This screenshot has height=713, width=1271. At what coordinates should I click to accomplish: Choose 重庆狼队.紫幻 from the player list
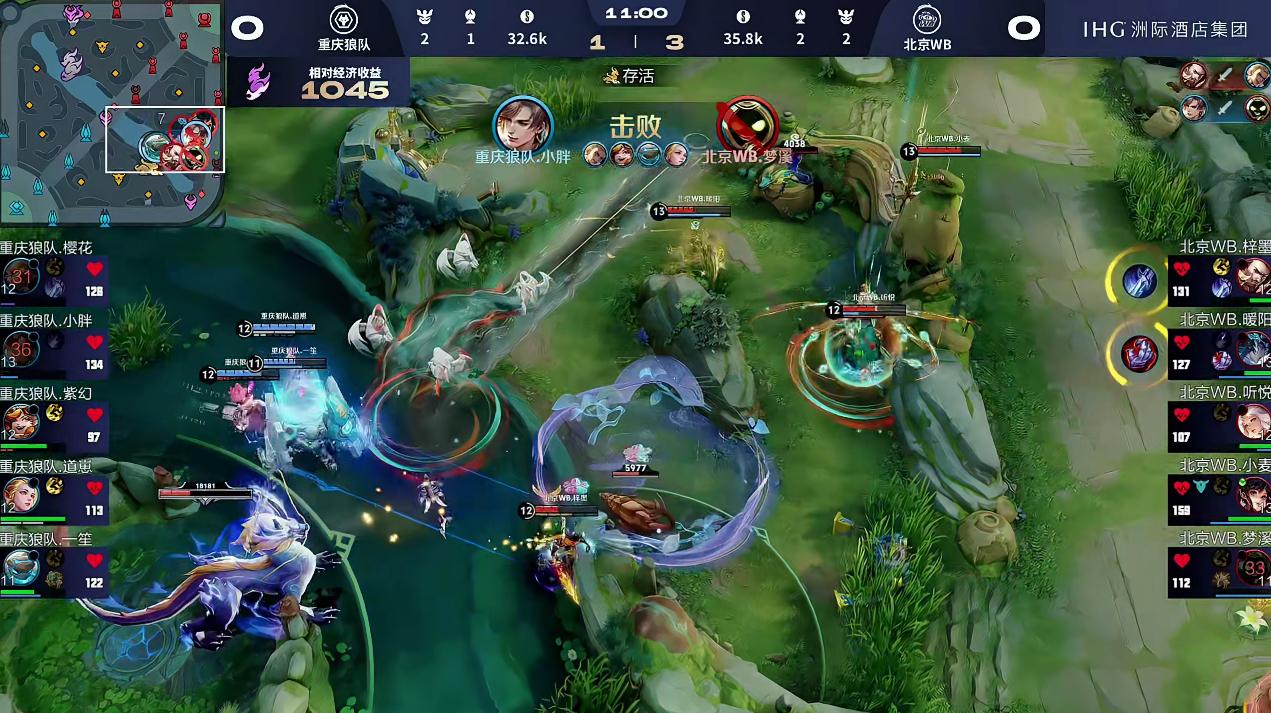pyautogui.click(x=53, y=421)
